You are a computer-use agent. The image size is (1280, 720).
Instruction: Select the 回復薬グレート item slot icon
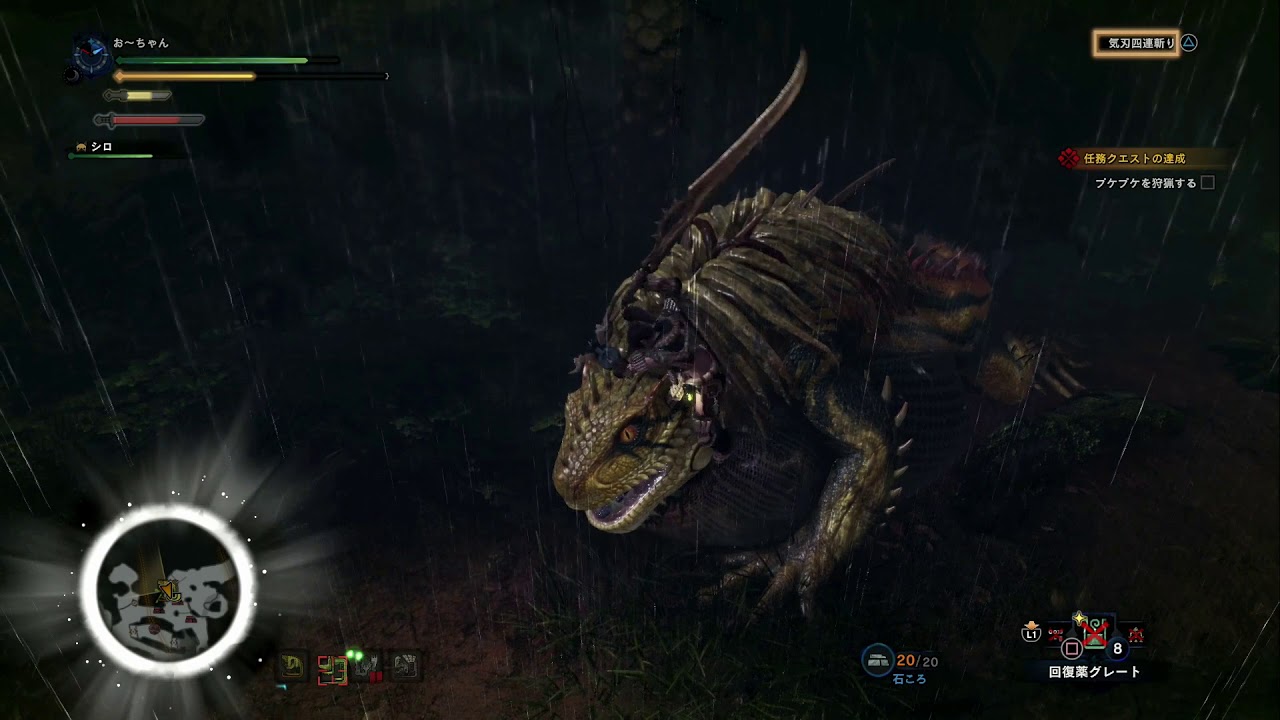click(1096, 632)
